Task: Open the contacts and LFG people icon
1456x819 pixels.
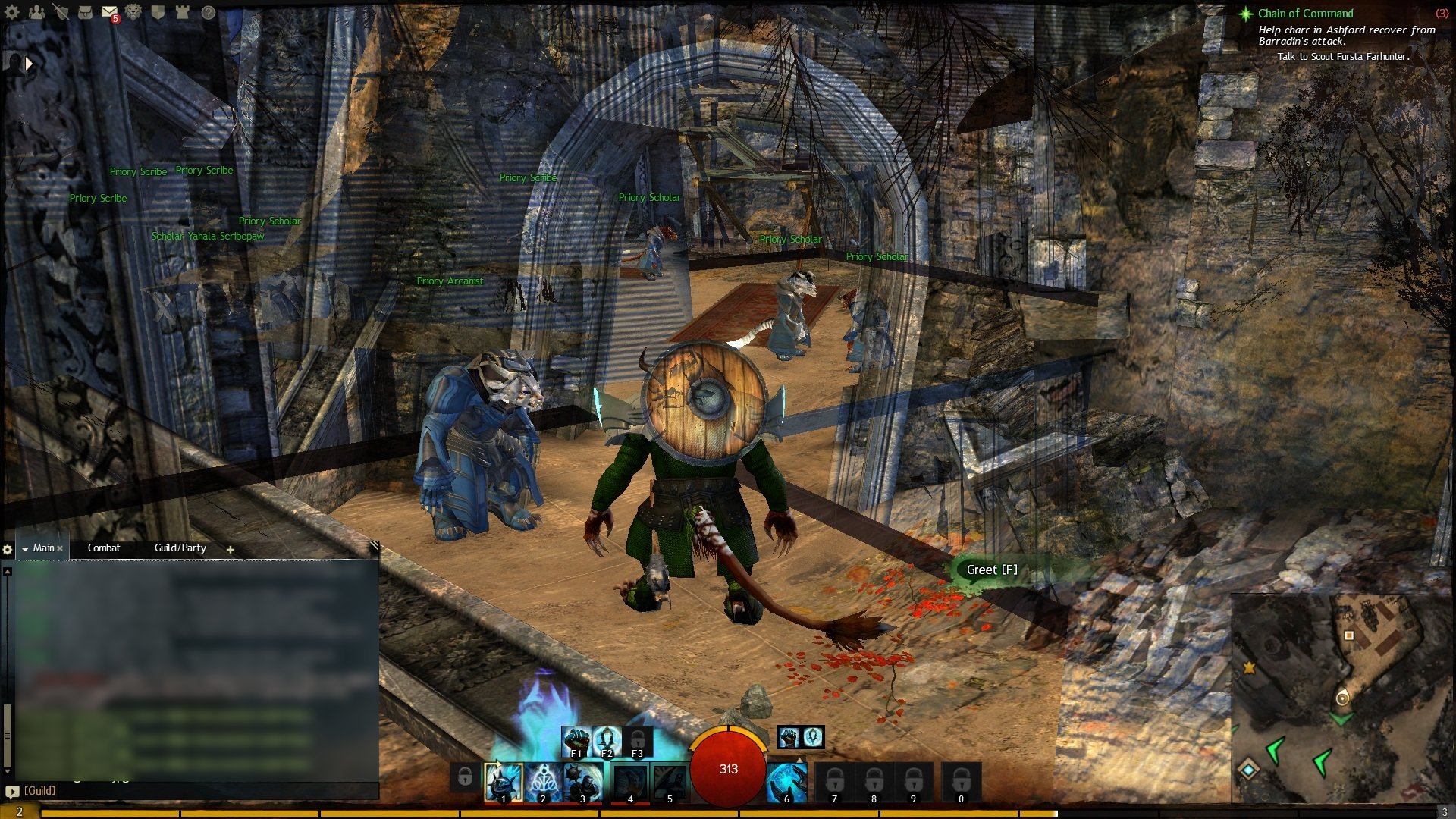Action: coord(36,12)
